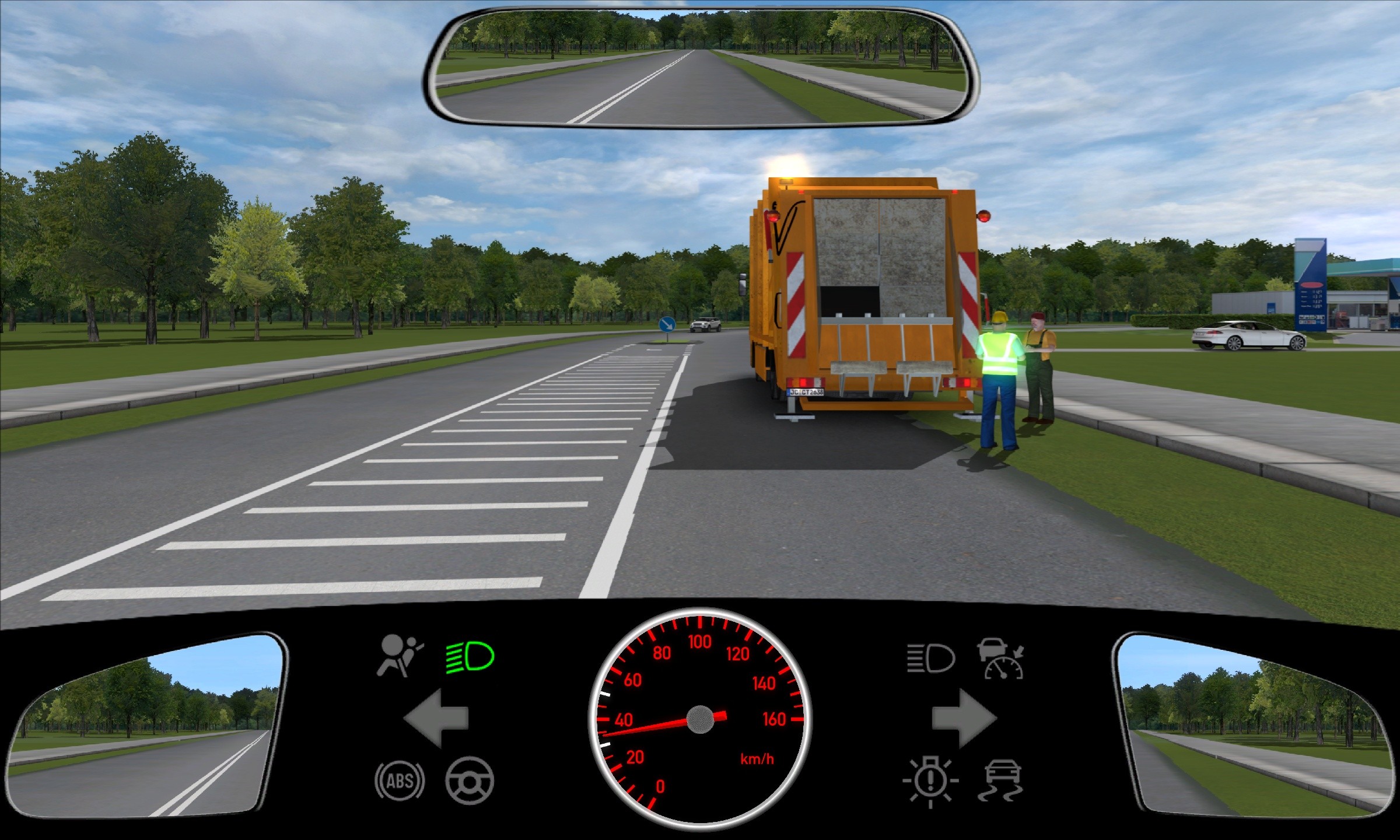The width and height of the screenshot is (1400, 840).
Task: Select the airbag warning icon
Action: (x=399, y=656)
